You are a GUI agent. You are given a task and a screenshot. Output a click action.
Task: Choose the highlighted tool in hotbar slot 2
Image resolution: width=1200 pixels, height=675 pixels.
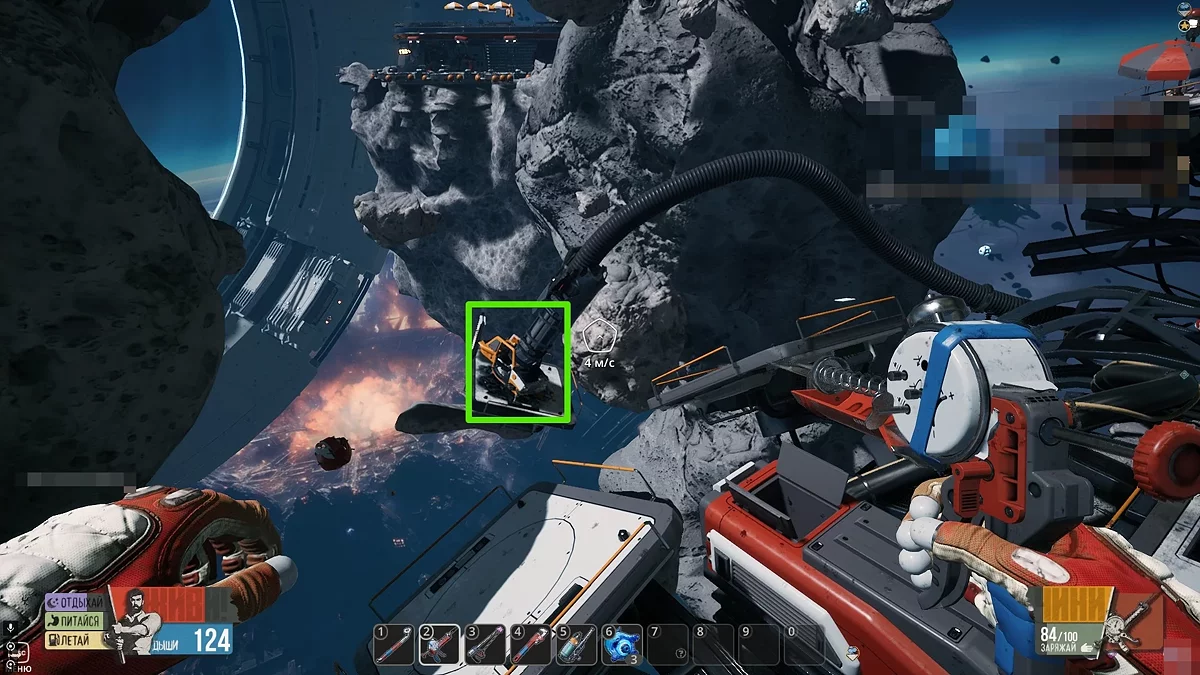pos(439,645)
